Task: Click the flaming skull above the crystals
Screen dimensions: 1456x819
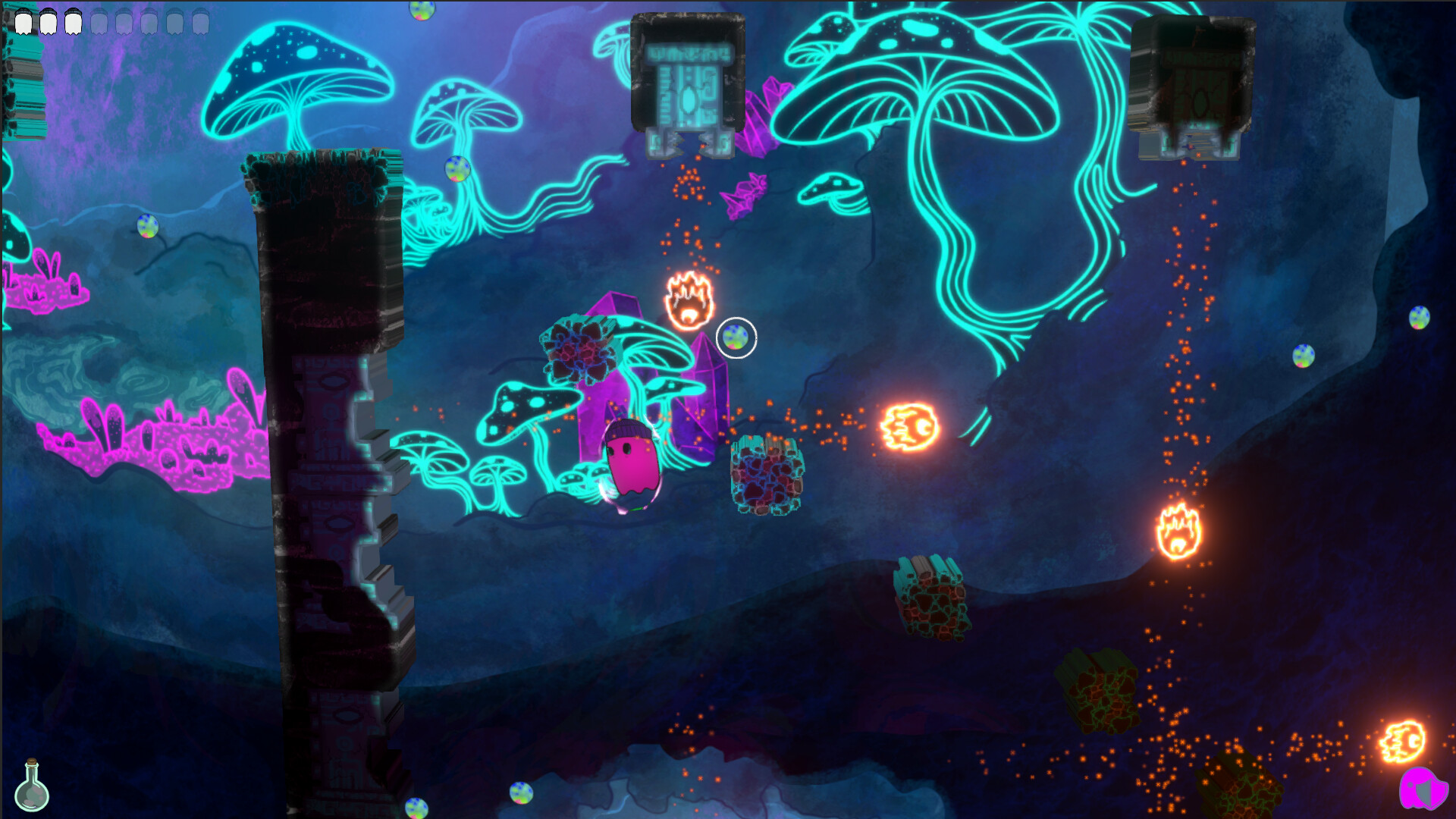Action: click(687, 302)
